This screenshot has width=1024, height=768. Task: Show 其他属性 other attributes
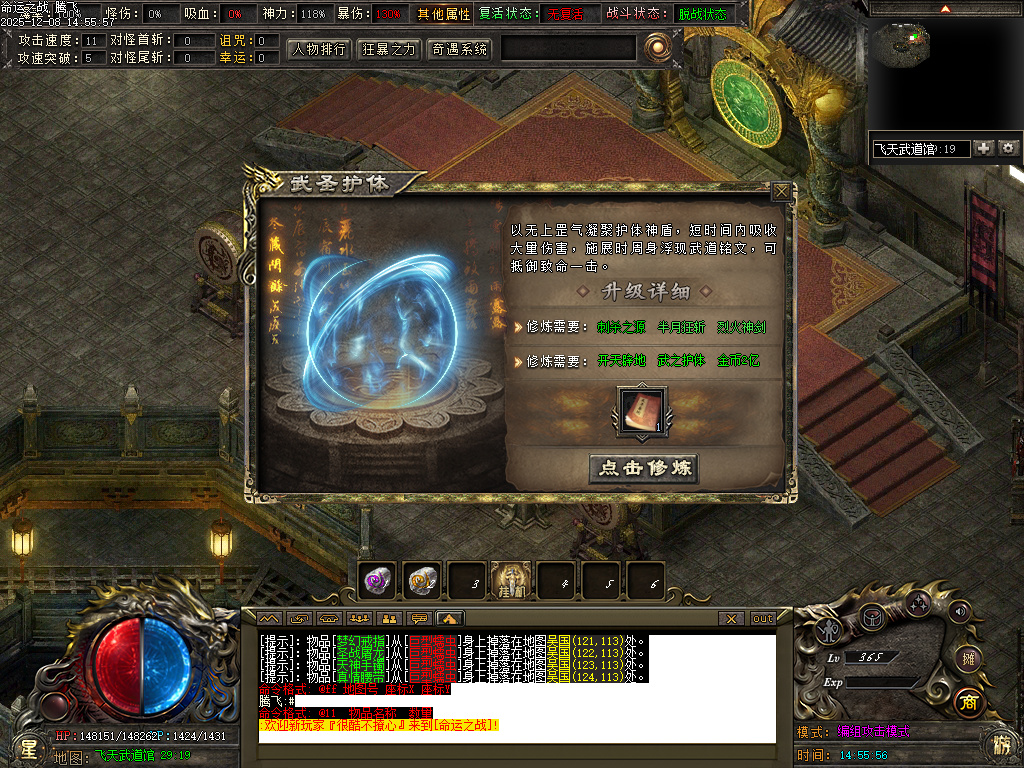[x=443, y=14]
